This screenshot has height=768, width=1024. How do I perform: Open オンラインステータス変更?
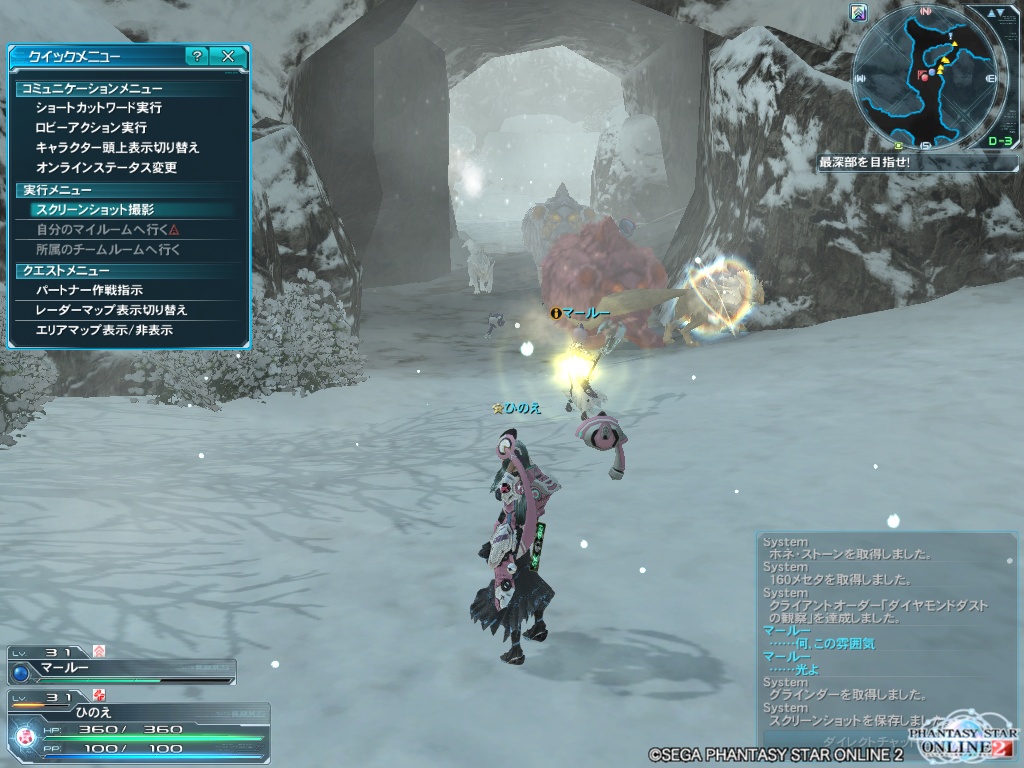click(x=106, y=167)
